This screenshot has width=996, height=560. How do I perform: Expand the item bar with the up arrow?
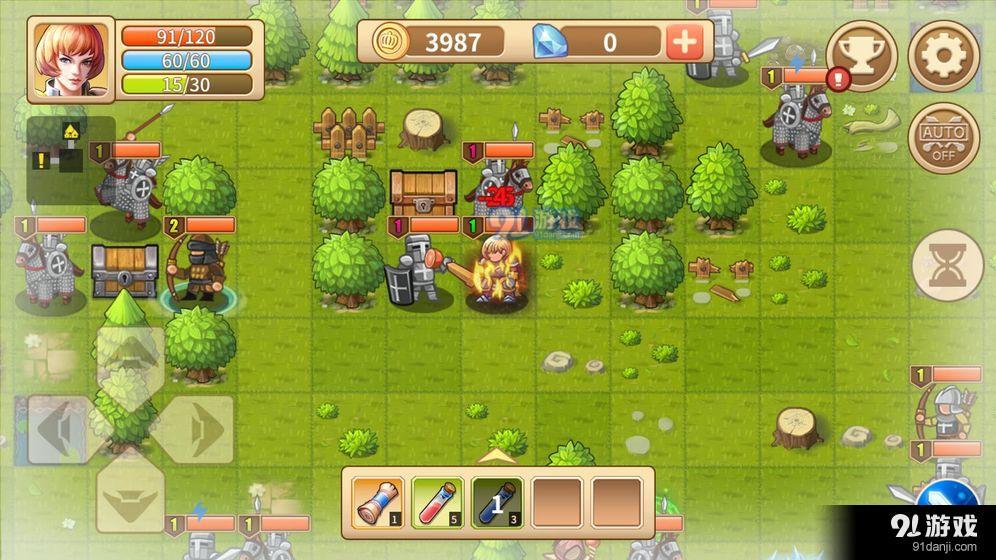(x=497, y=456)
